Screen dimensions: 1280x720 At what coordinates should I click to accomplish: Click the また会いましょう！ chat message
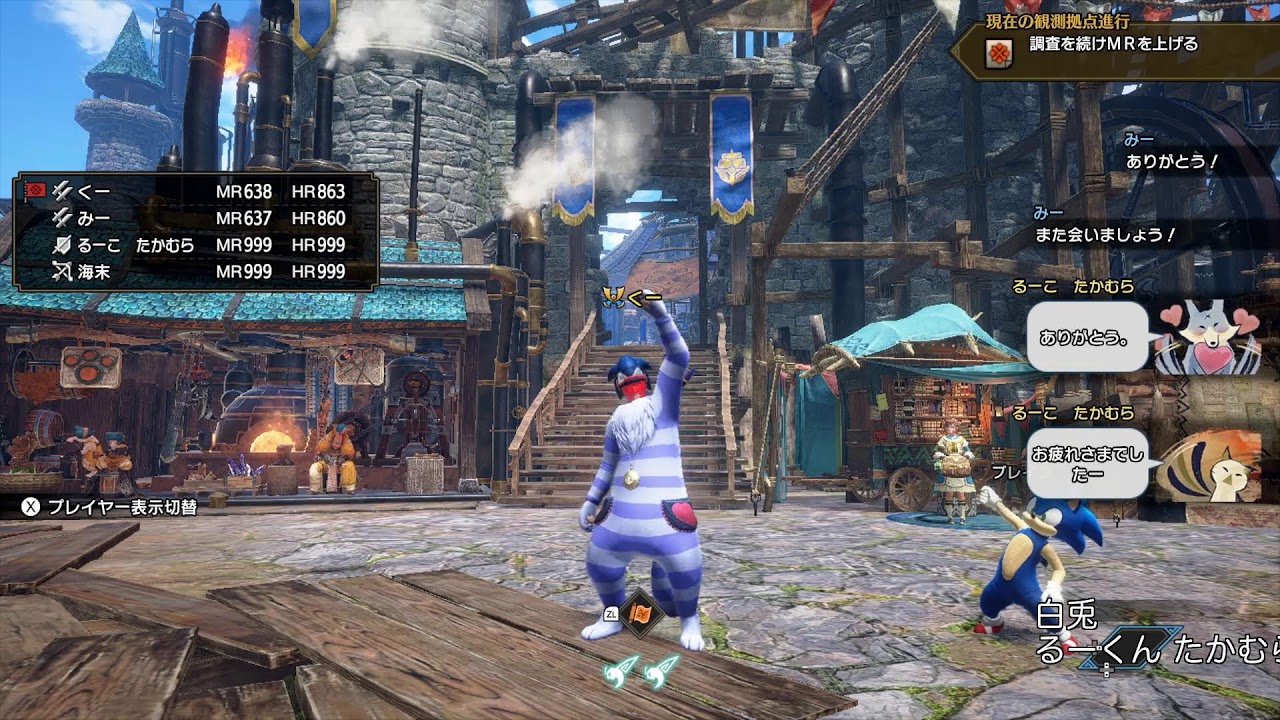[1106, 235]
